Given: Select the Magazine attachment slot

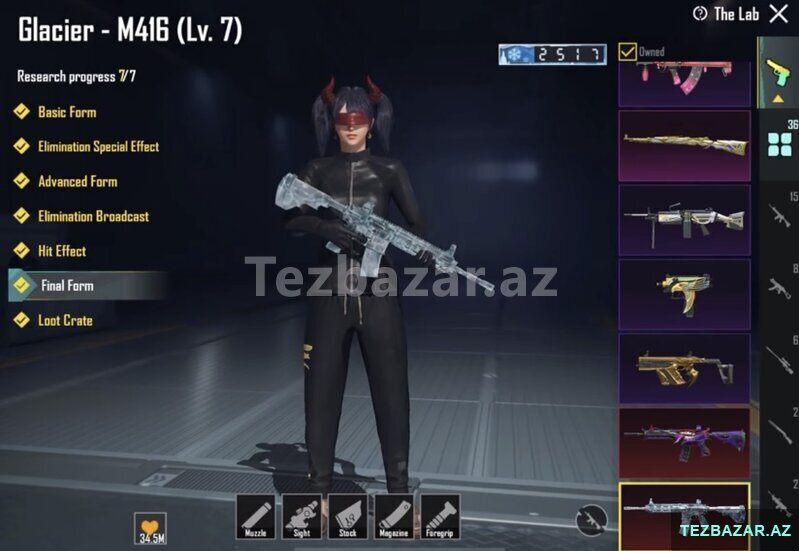Looking at the screenshot, I should 393,516.
